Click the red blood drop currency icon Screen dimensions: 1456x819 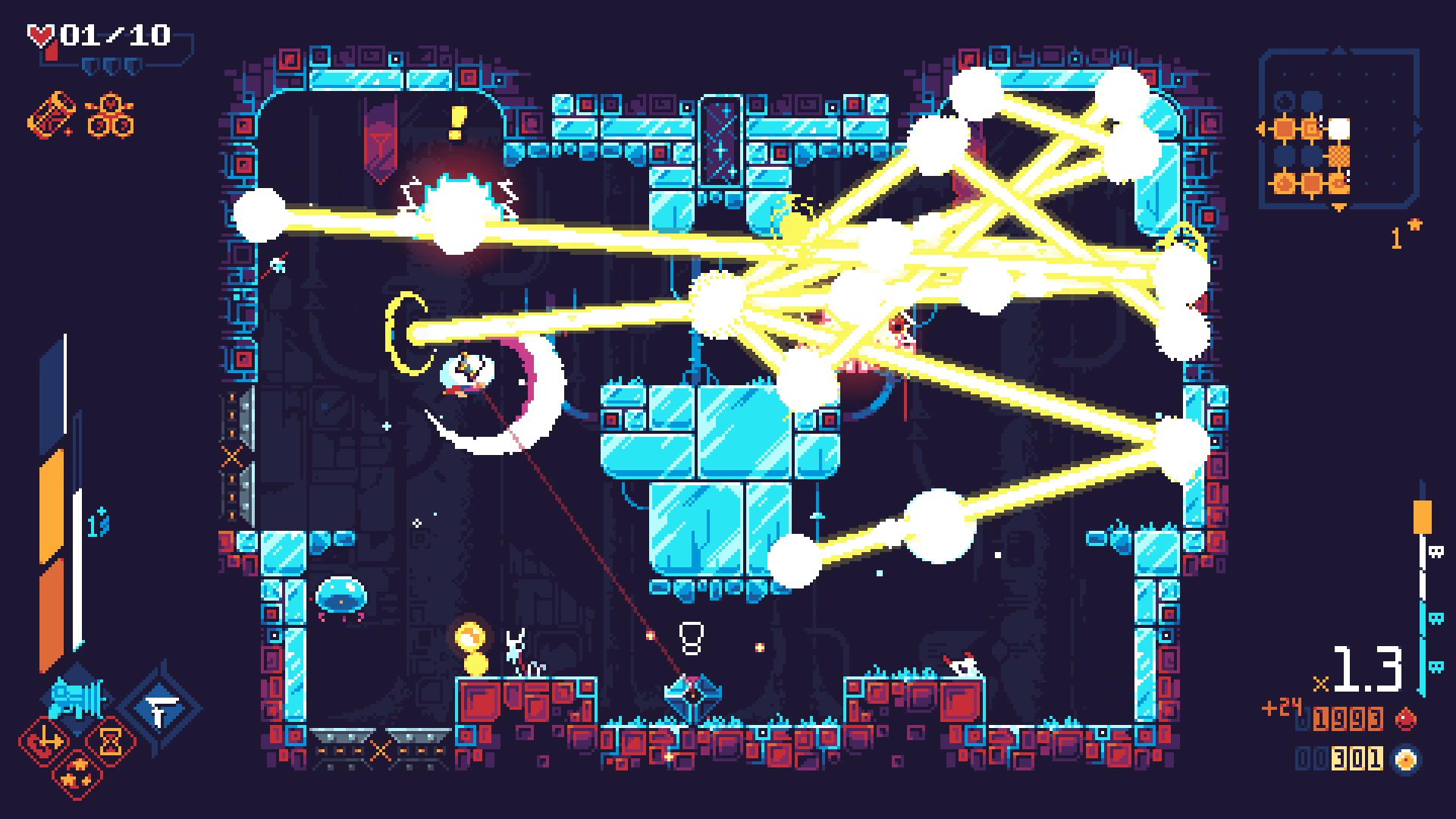coord(1406,719)
